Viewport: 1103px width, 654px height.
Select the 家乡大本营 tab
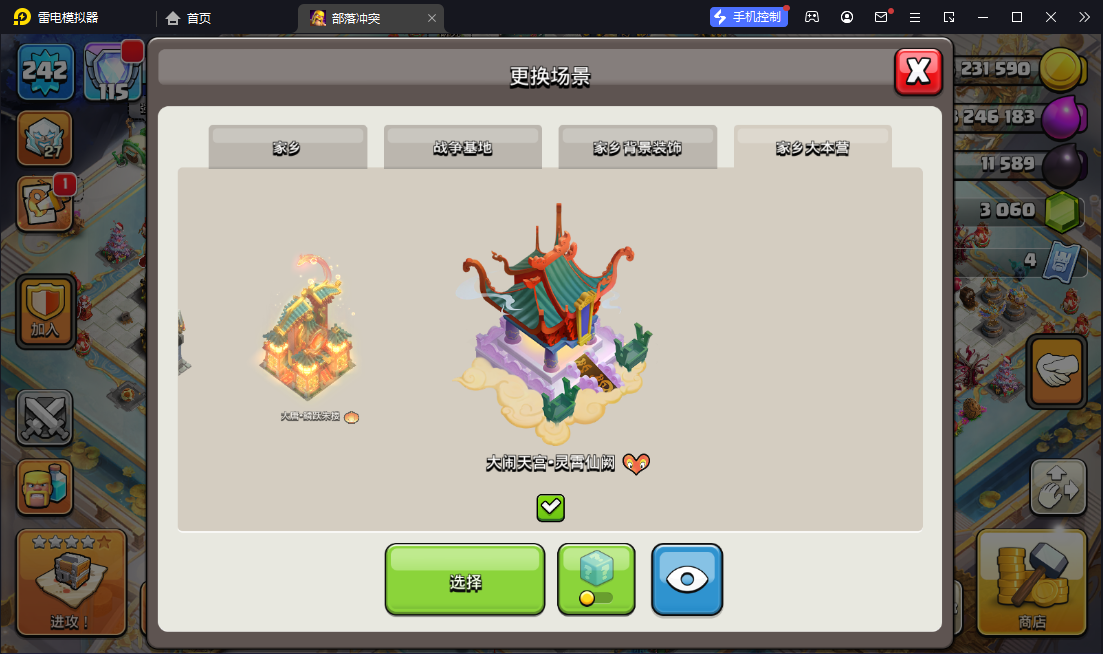(812, 148)
